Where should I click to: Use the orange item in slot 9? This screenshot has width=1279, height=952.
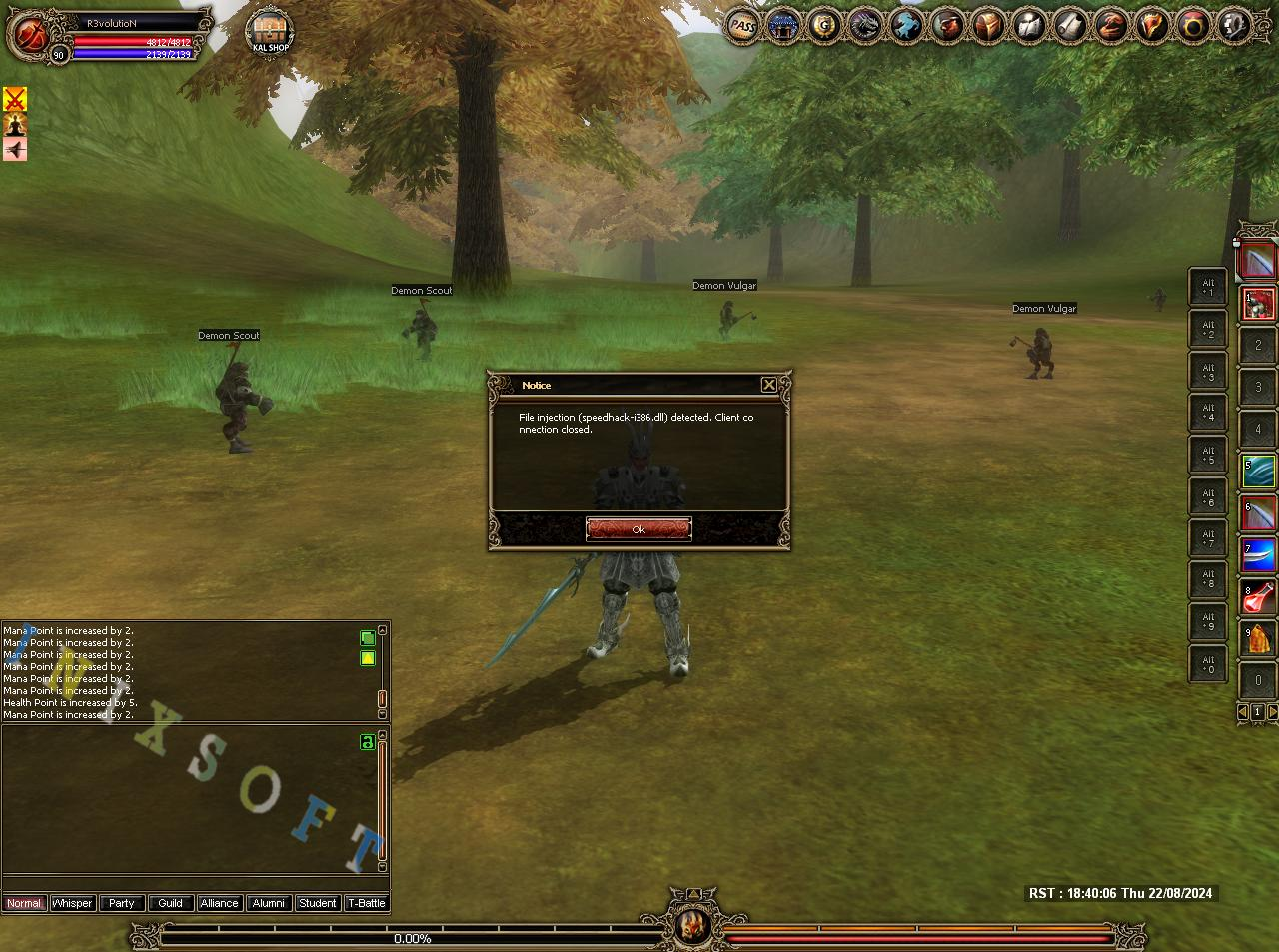[1259, 639]
